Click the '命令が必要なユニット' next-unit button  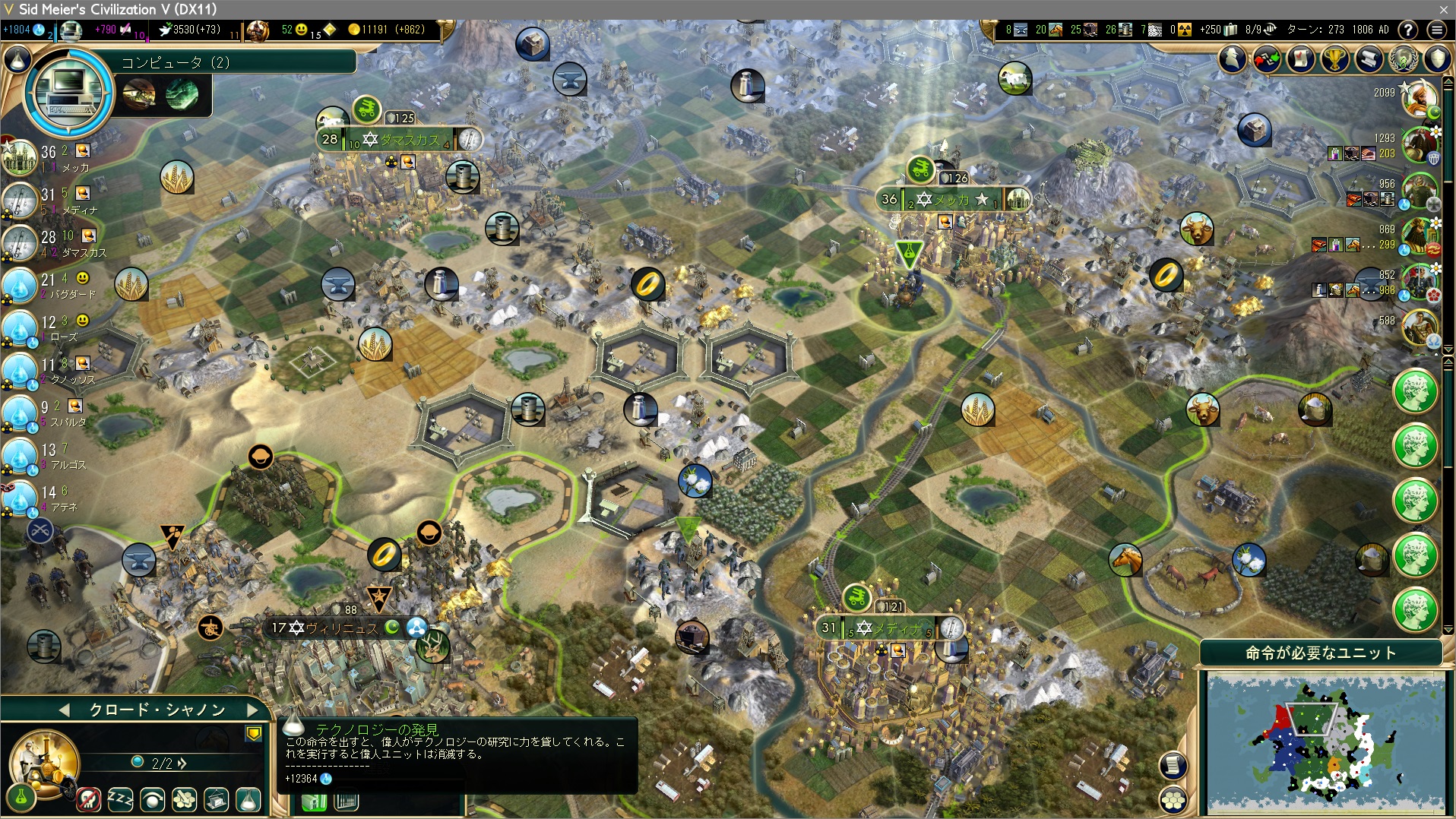click(x=1320, y=653)
